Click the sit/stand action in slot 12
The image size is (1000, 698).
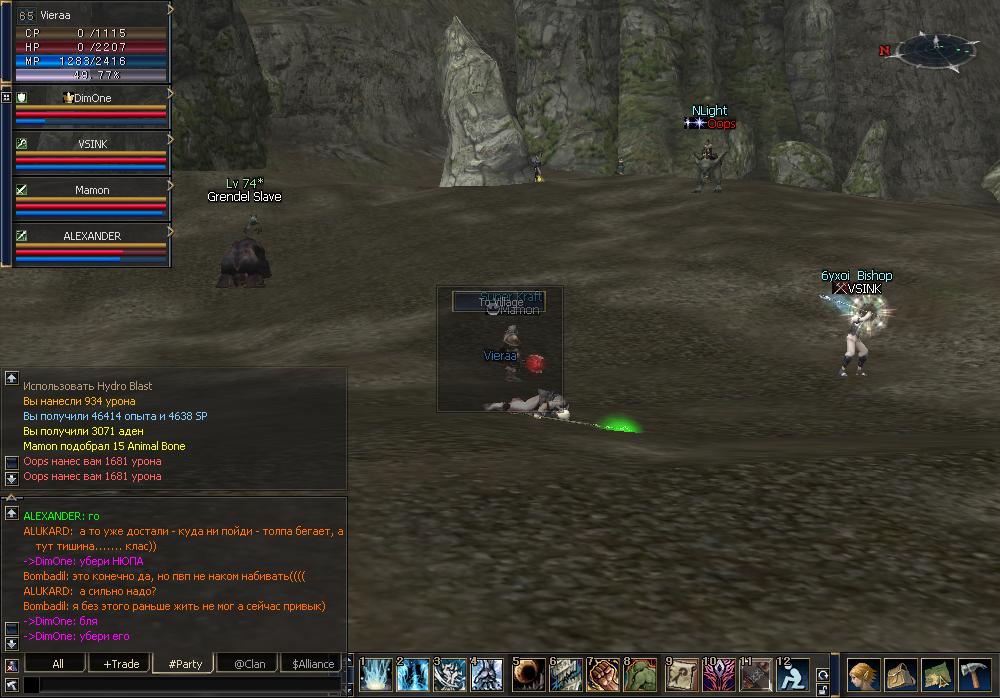point(794,674)
